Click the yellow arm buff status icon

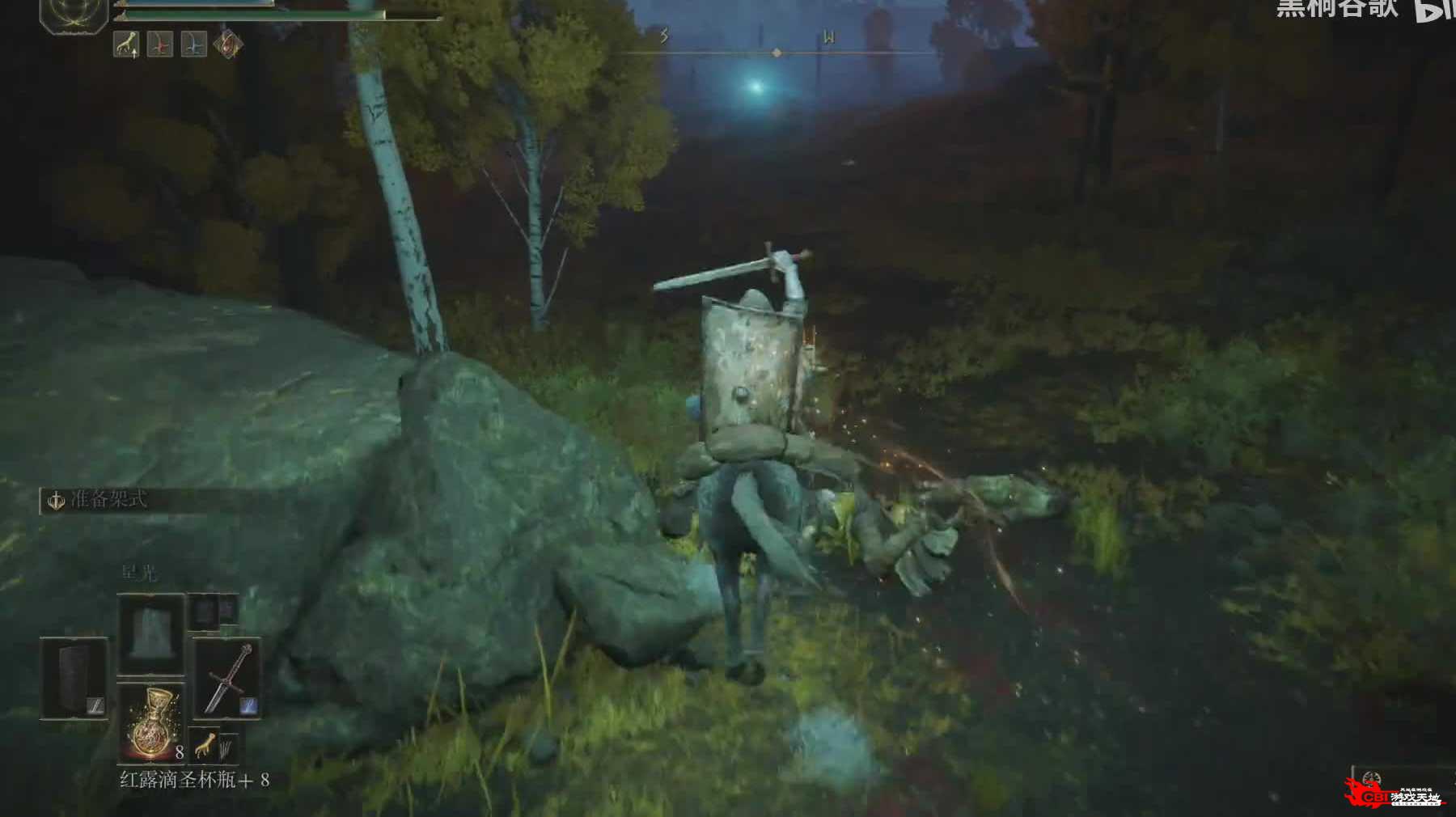click(126, 44)
